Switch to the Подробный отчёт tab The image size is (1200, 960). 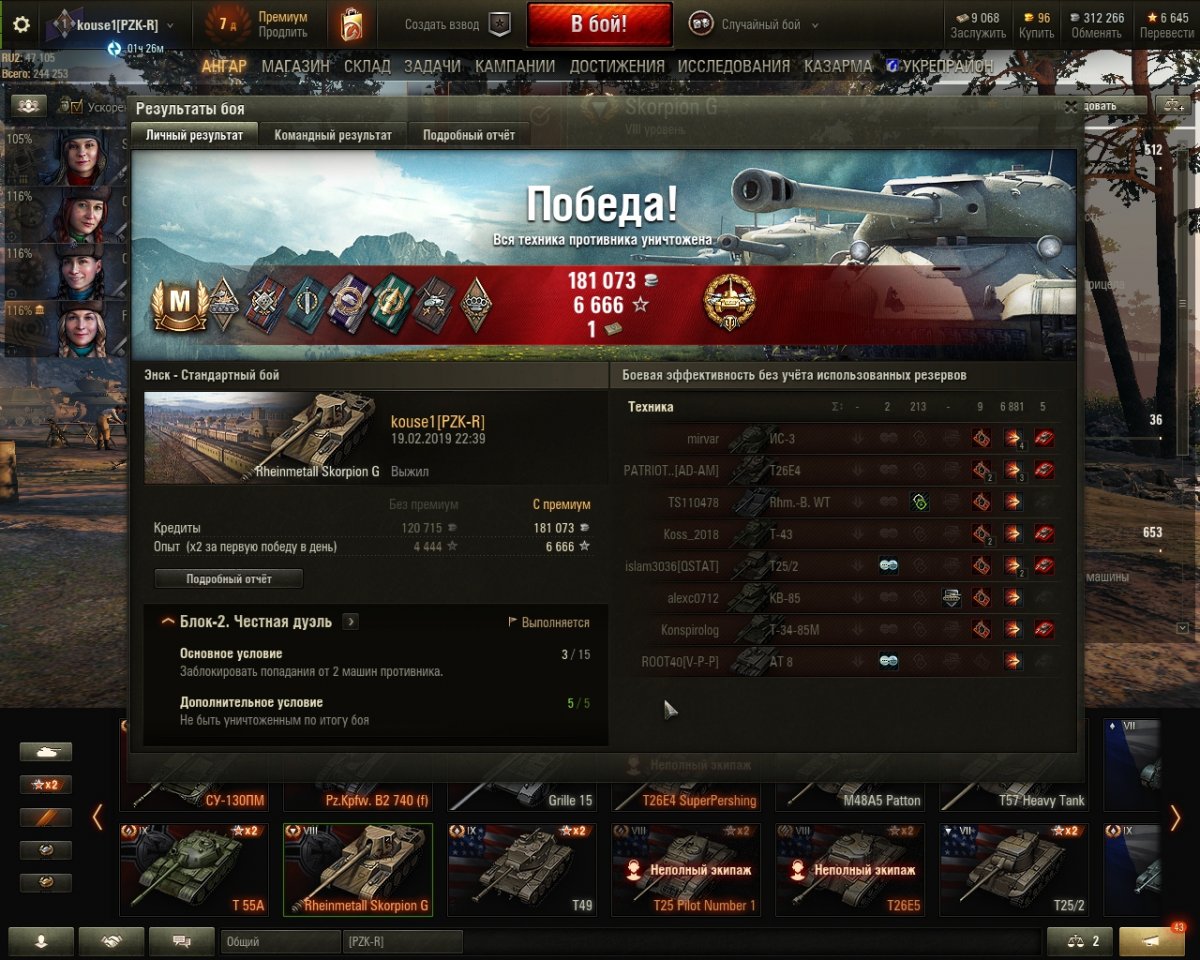(468, 135)
